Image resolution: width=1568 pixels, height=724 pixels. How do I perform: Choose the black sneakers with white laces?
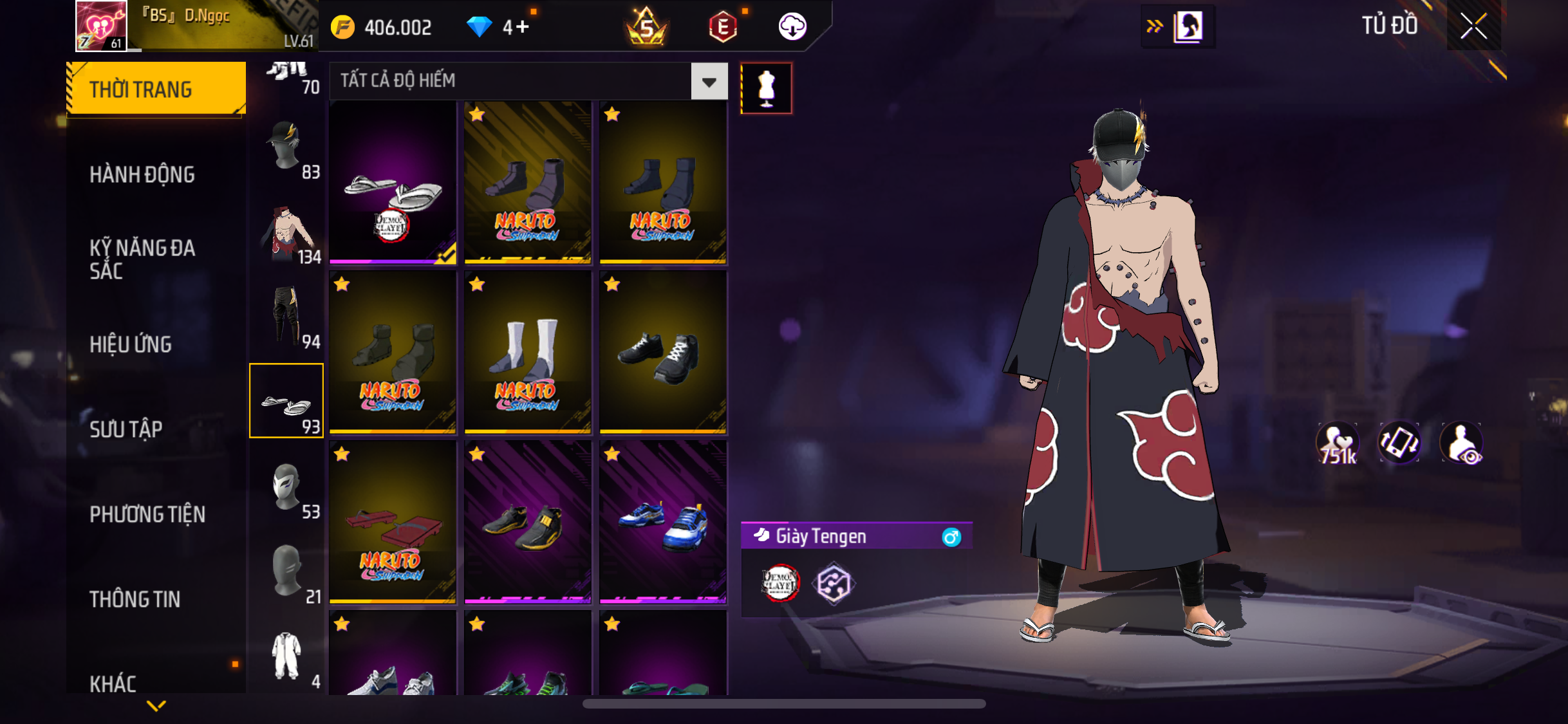pos(663,353)
